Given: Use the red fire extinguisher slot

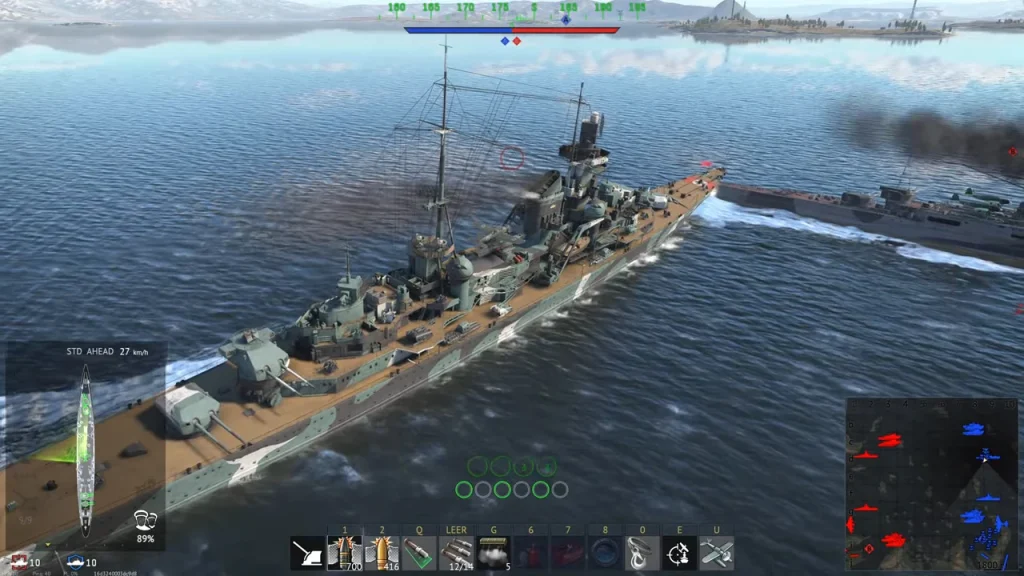Looking at the screenshot, I should [x=530, y=553].
